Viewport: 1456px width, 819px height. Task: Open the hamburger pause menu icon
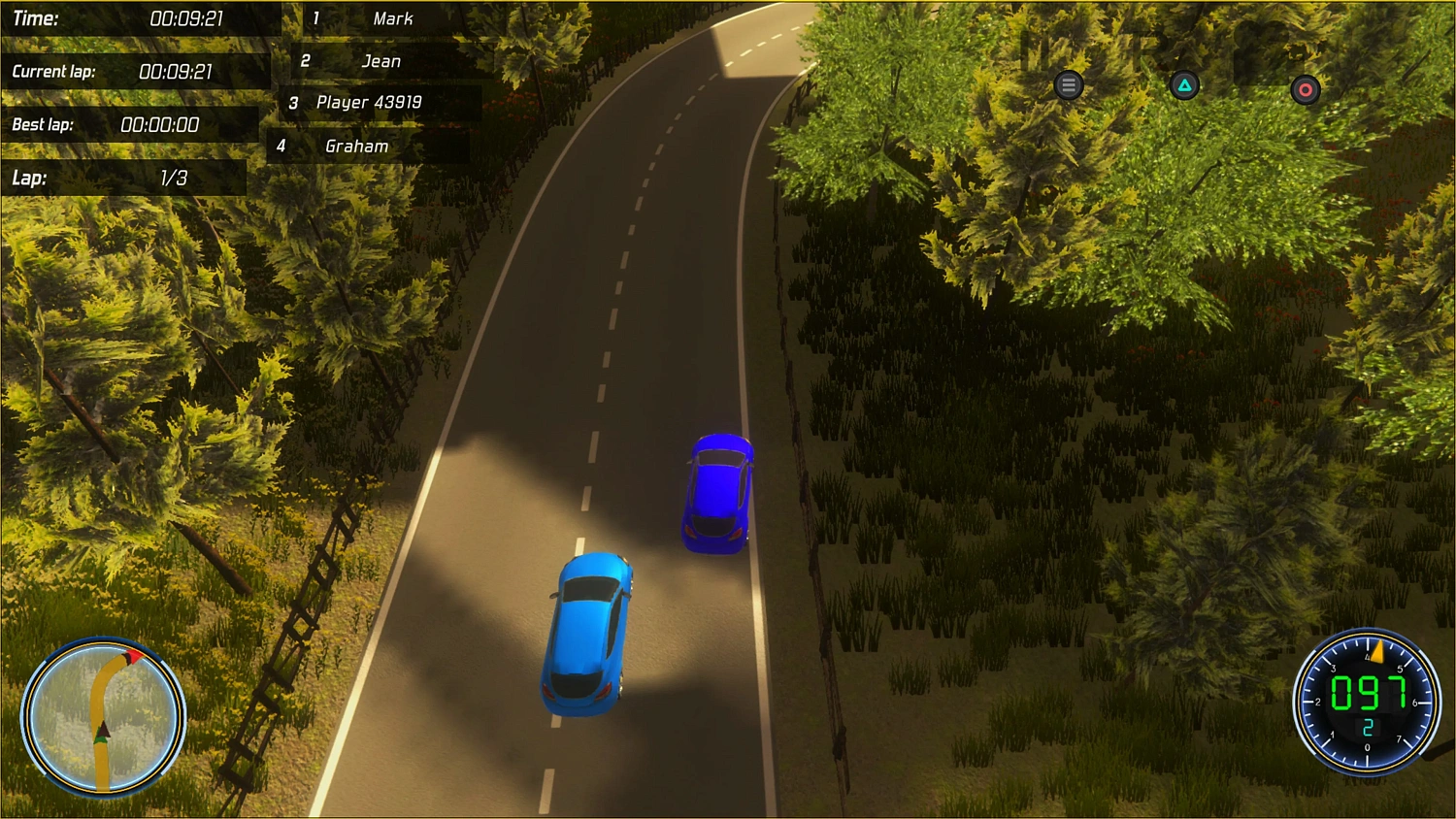(x=1068, y=84)
